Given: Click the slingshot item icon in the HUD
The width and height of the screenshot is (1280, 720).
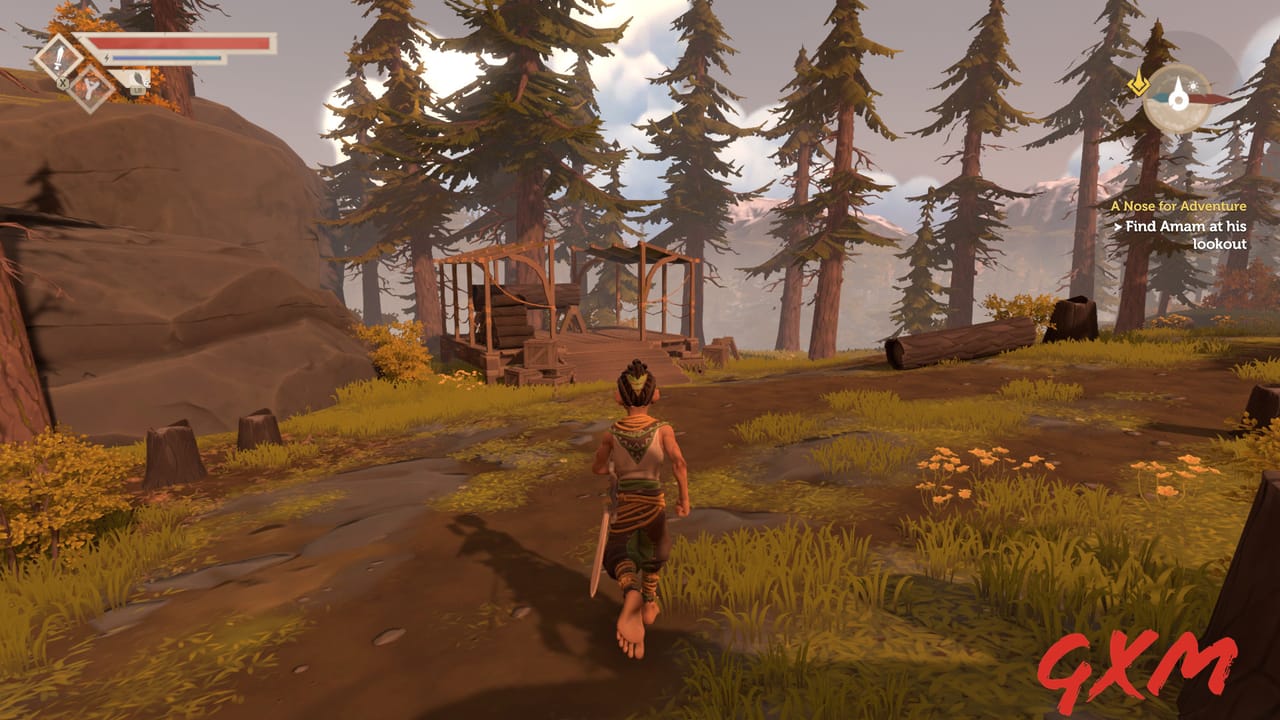Looking at the screenshot, I should (92, 88).
